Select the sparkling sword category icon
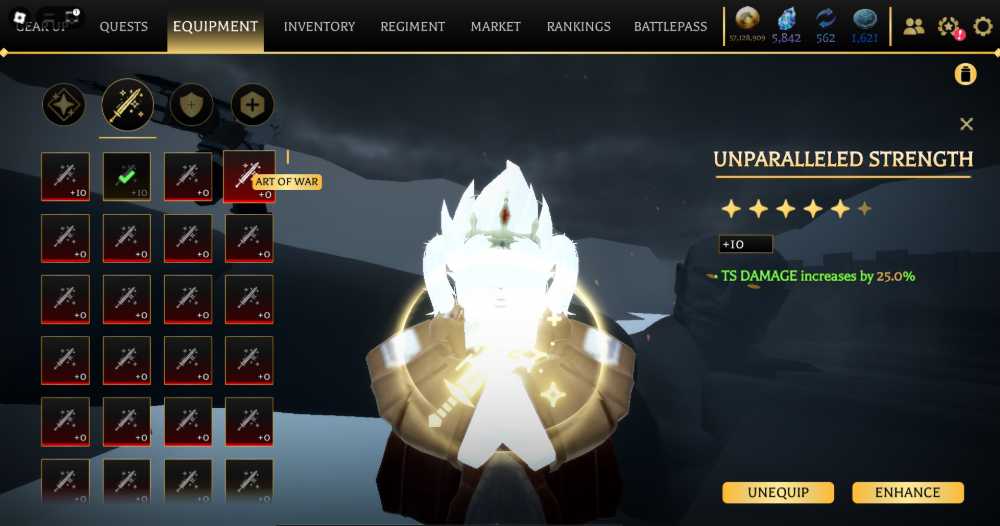Viewport: 1000px width, 526px height. [x=127, y=104]
